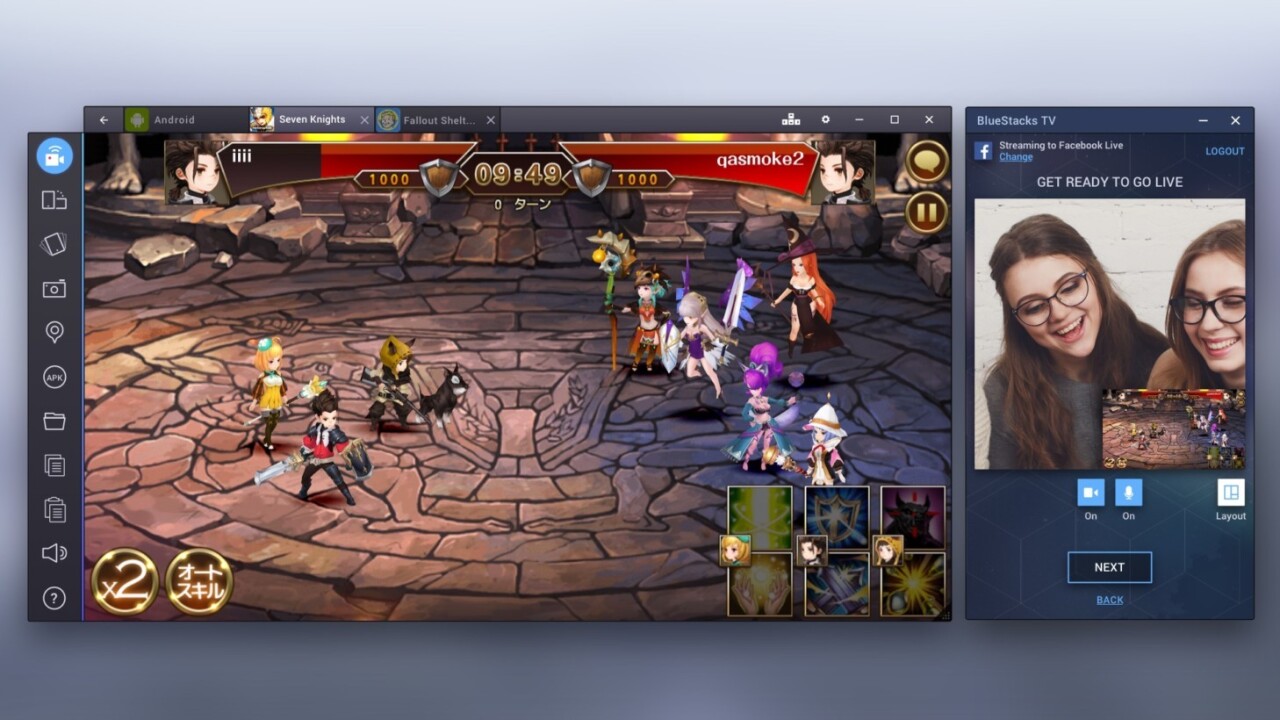This screenshot has width=1280, height=720.
Task: Select the rotate screen icon
Action: coord(54,199)
